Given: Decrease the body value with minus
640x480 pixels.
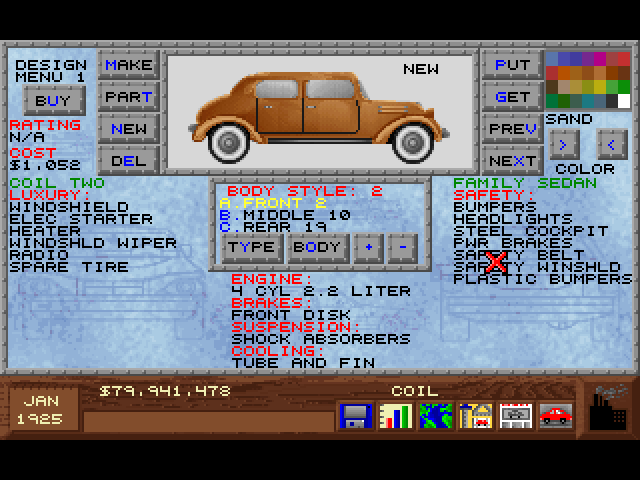Looking at the screenshot, I should [402, 247].
